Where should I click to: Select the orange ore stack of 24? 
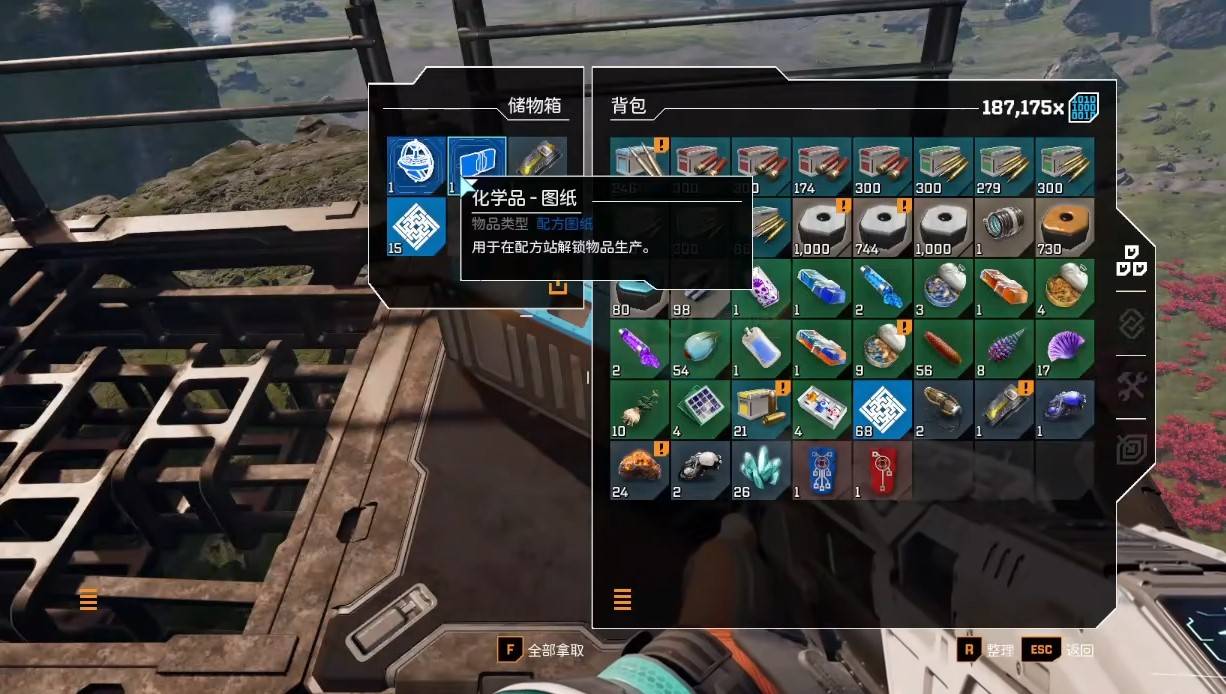640,470
